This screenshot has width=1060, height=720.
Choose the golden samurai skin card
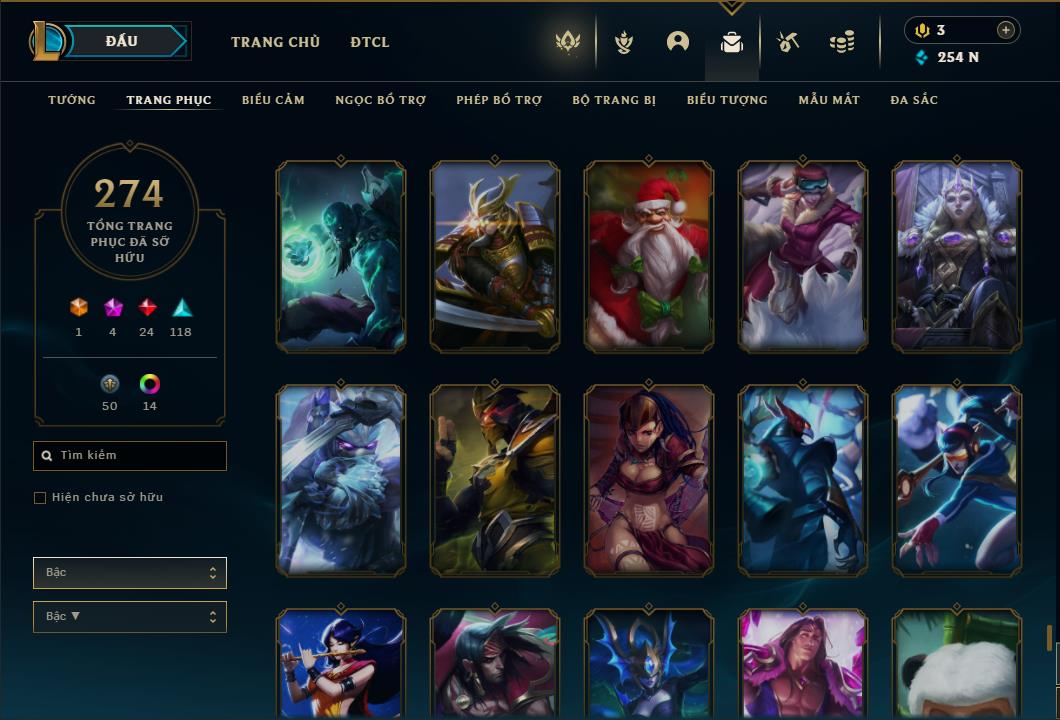click(495, 257)
